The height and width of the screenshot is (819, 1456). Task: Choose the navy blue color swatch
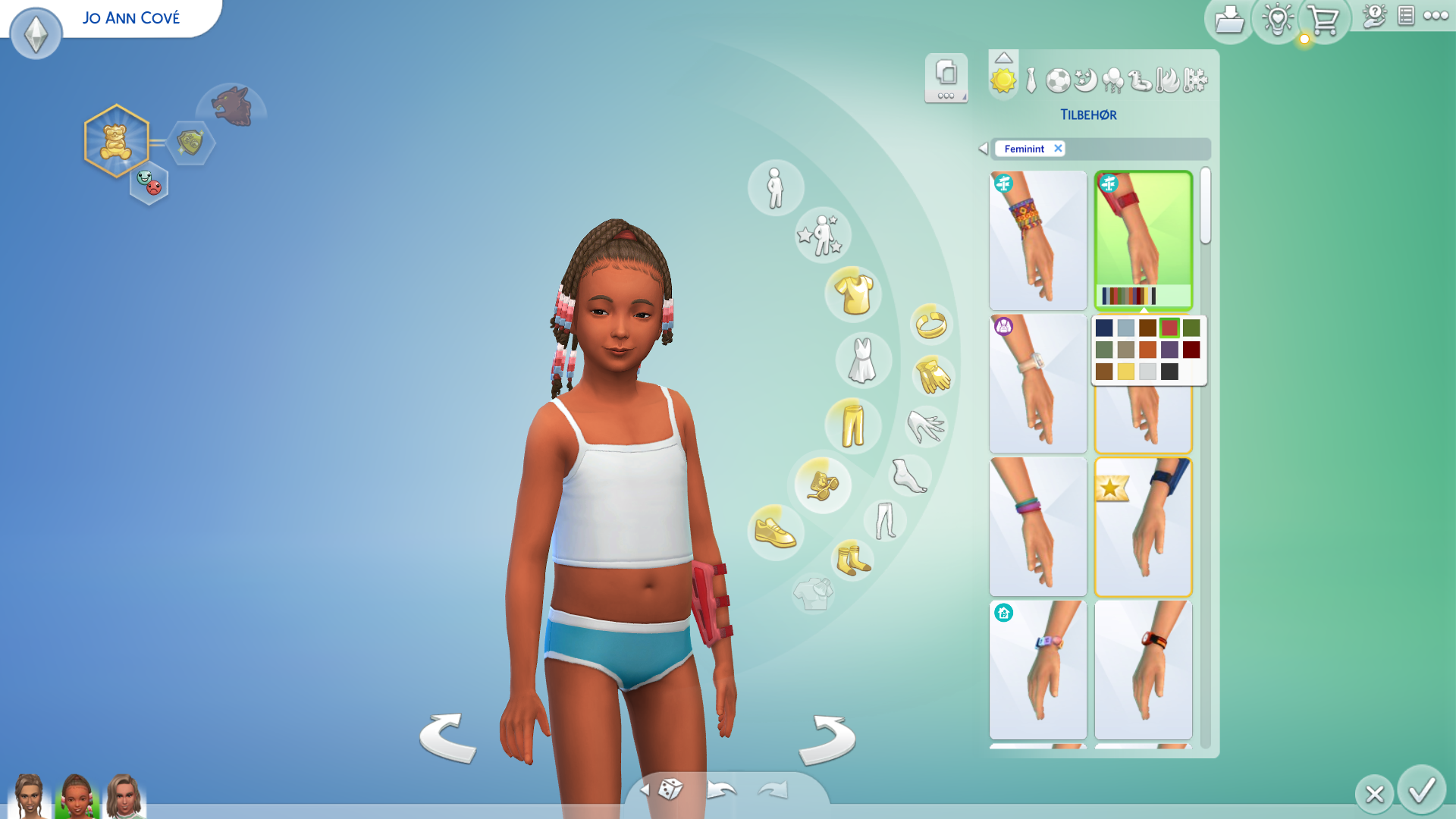pos(1104,328)
